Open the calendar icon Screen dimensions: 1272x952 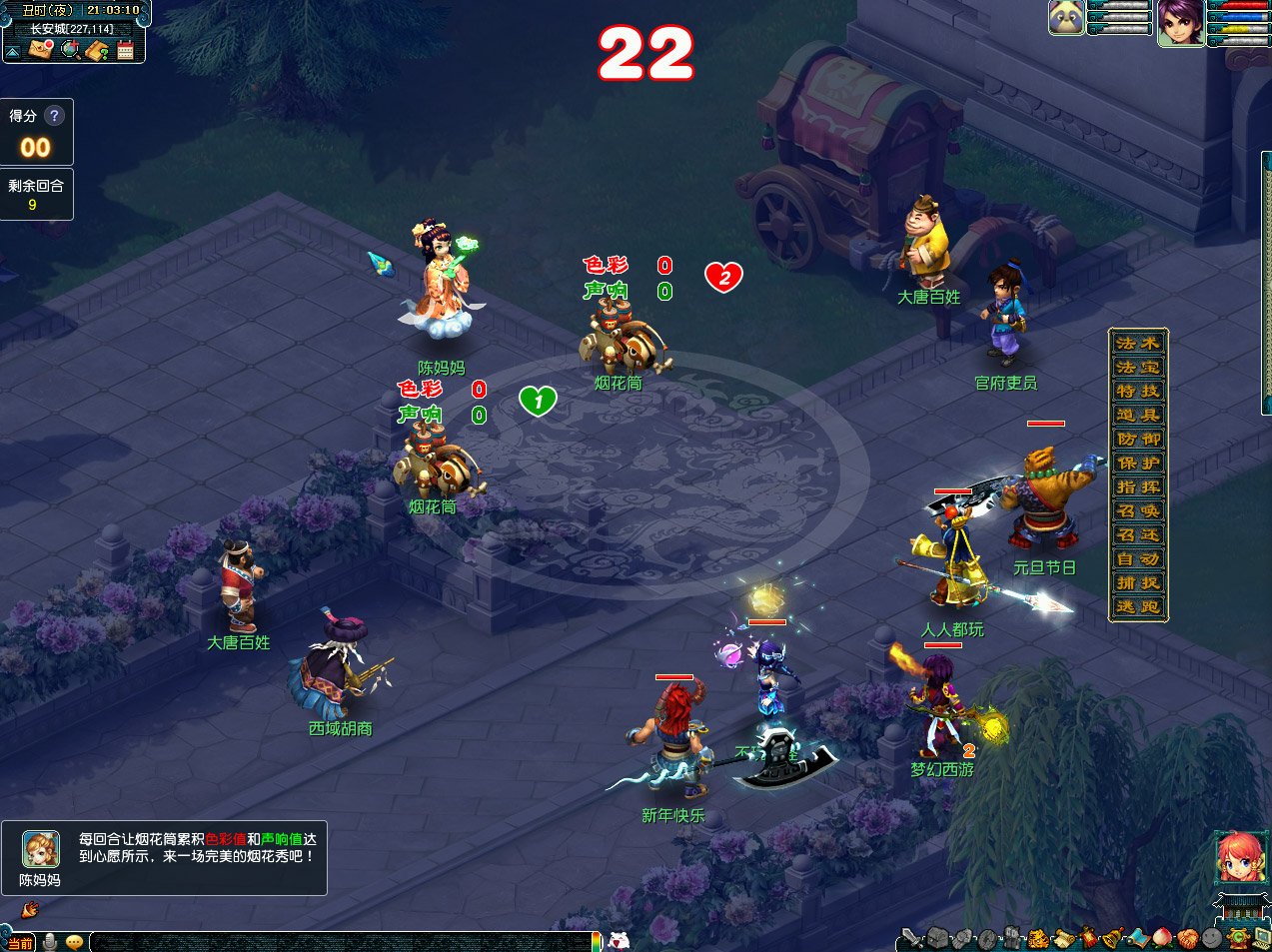click(x=126, y=49)
